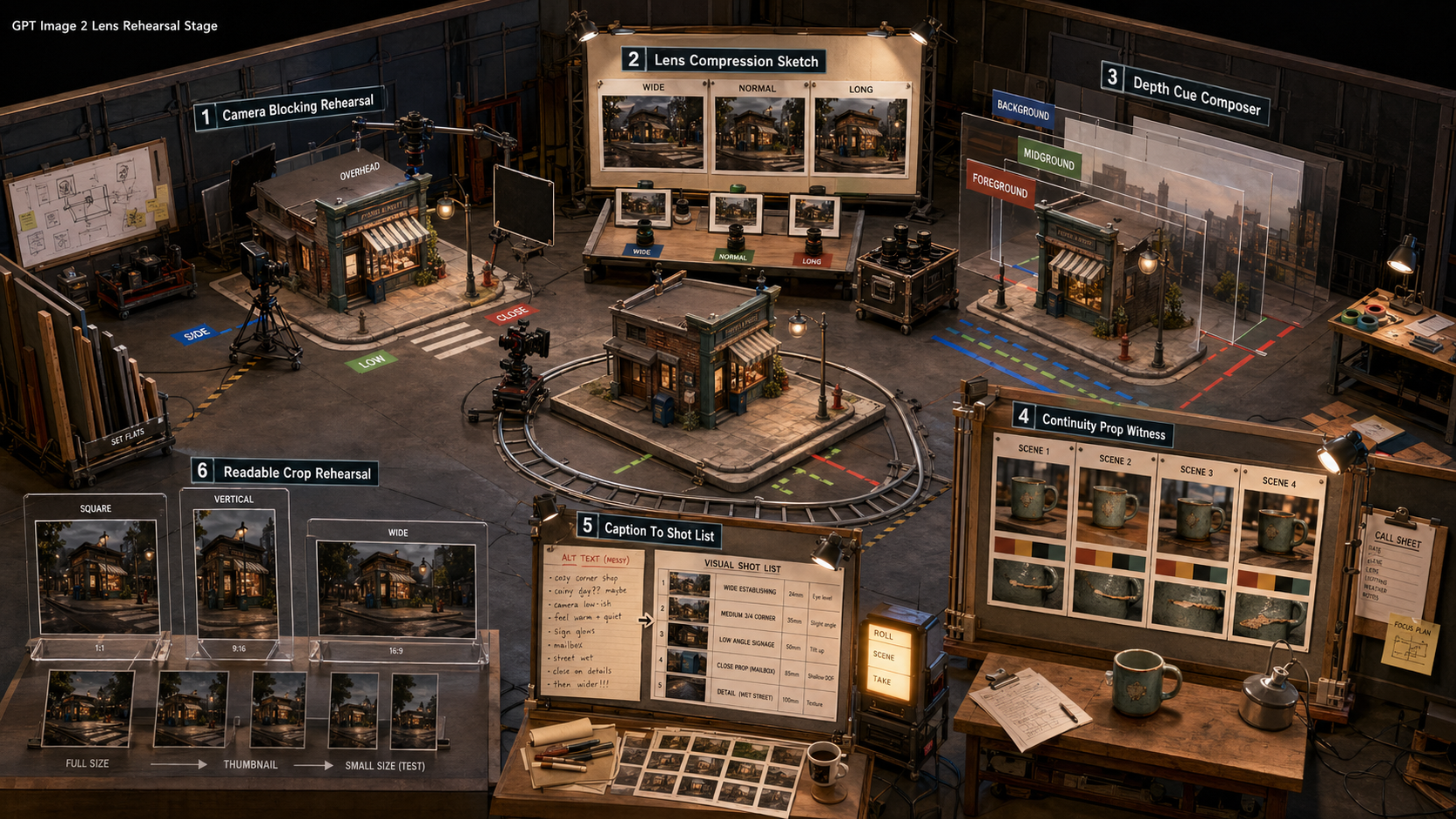Select the Continuity Prop Witness label

click(x=1092, y=424)
